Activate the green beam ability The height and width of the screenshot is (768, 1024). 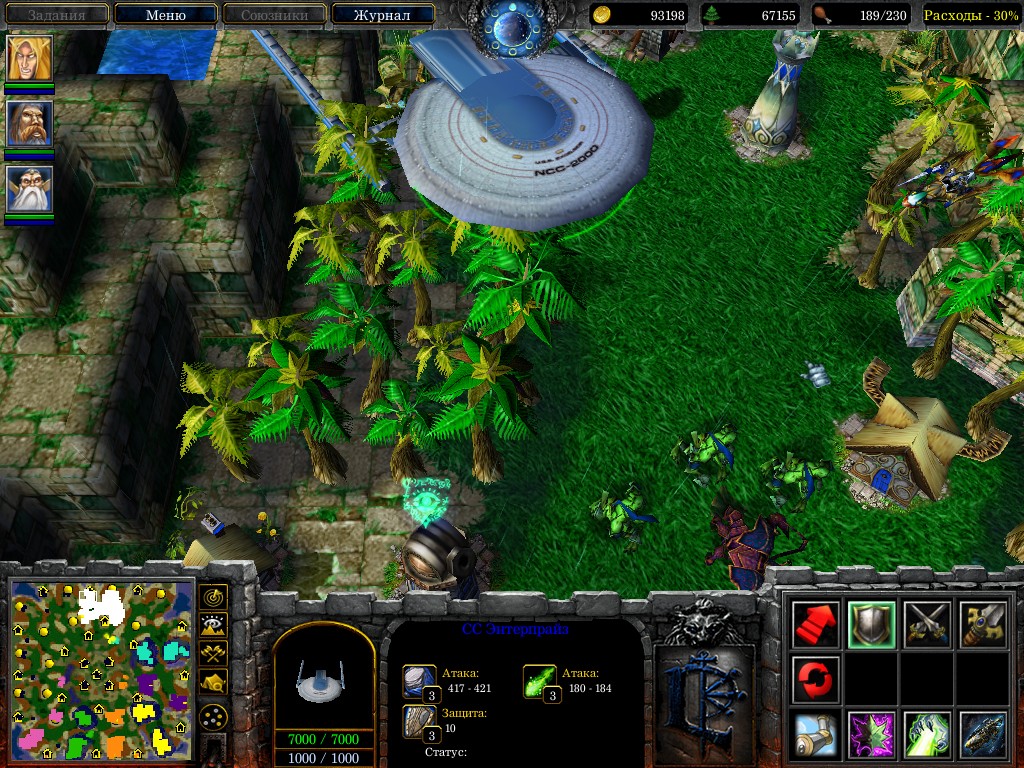coord(925,734)
